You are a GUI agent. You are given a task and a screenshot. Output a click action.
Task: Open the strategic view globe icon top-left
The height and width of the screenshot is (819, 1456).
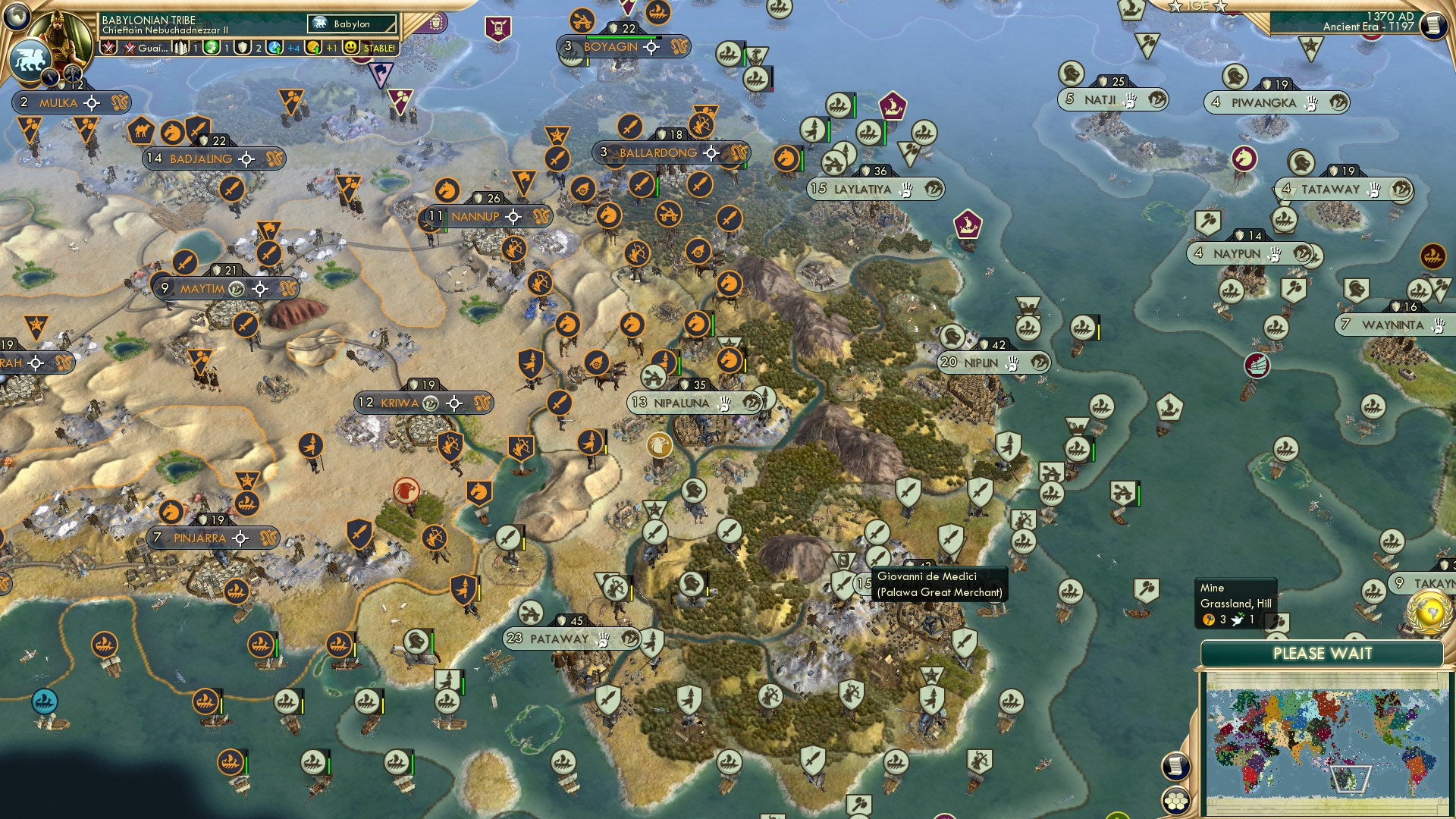[x=17, y=17]
